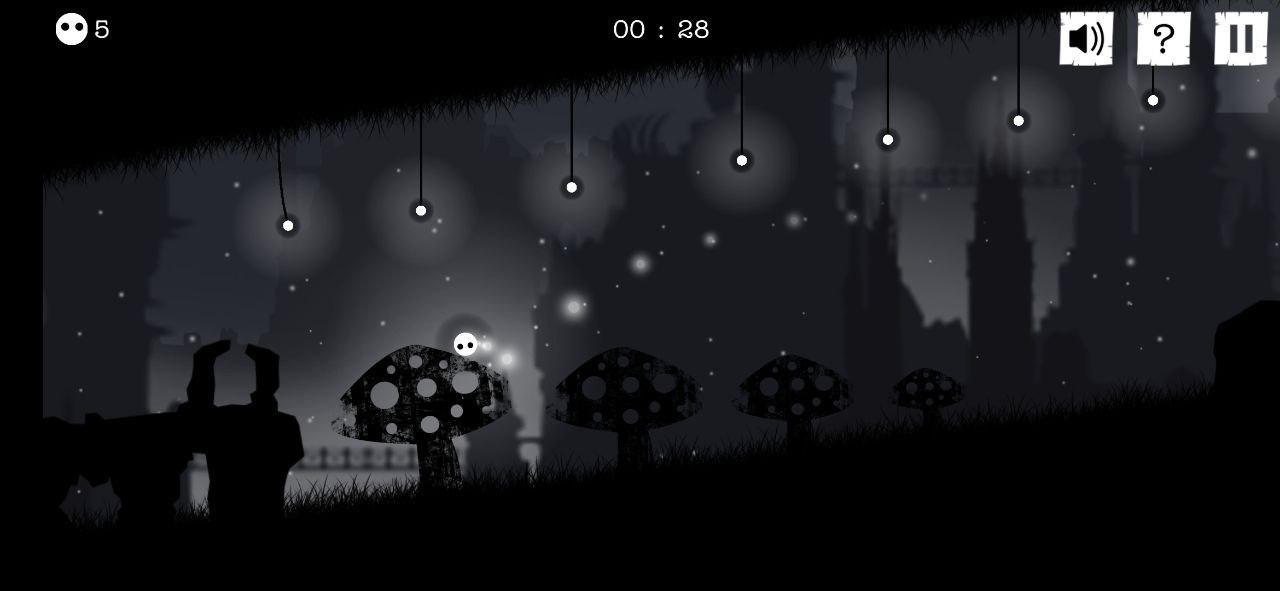Toggle the sound speaker button

(1086, 39)
